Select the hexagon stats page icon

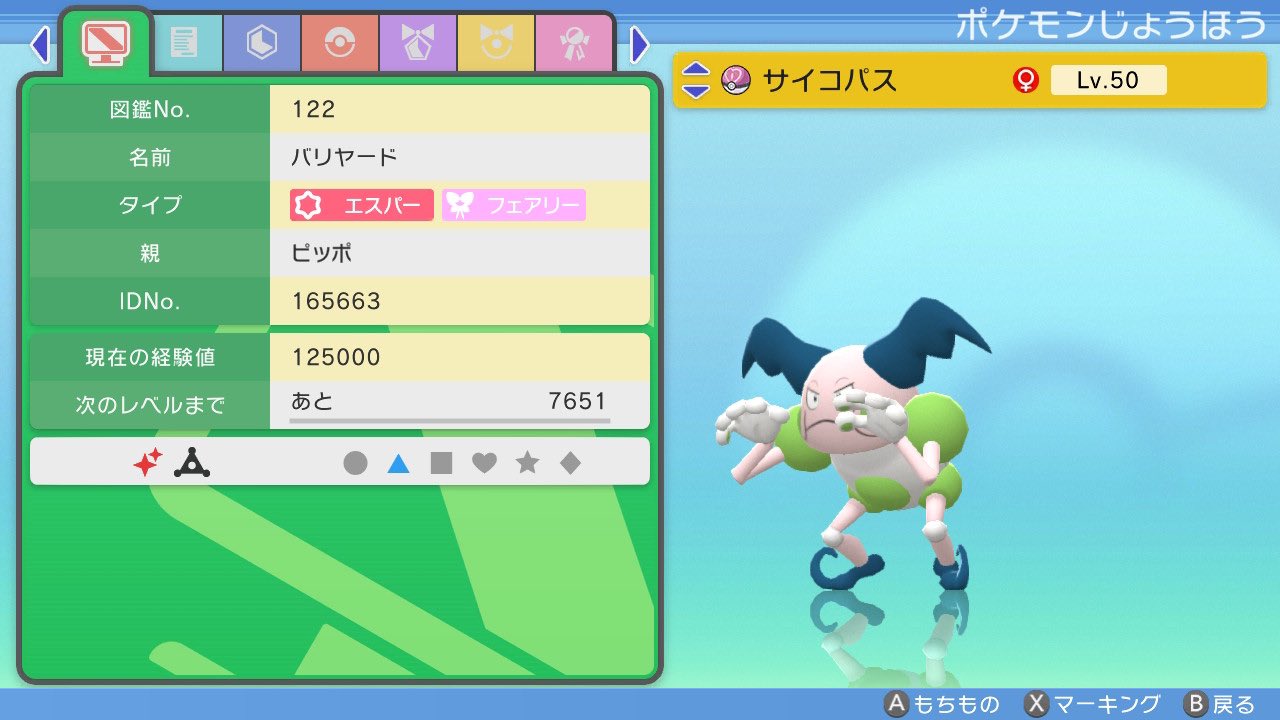tap(261, 44)
